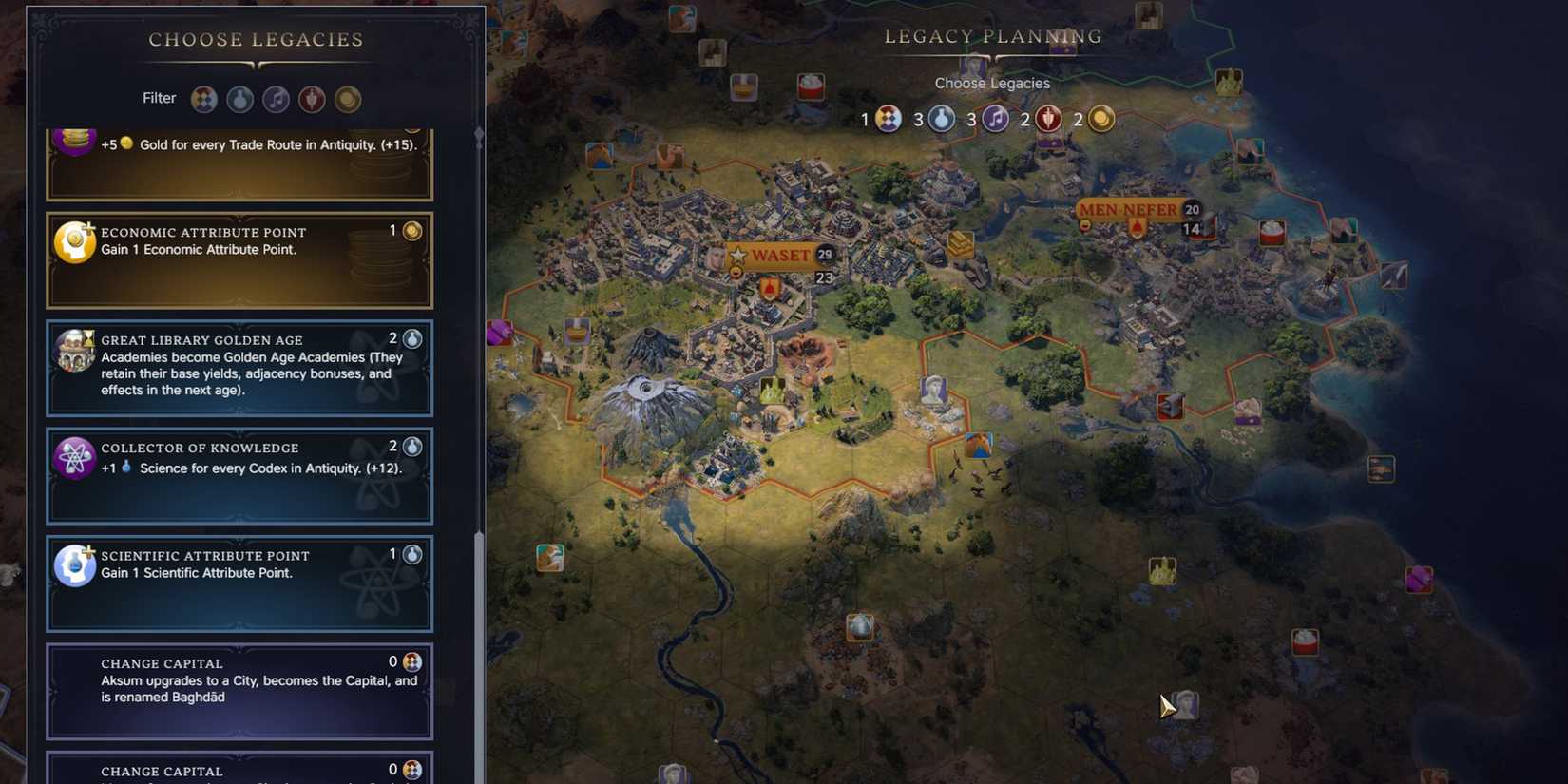The height and width of the screenshot is (784, 1568).
Task: Filter legacies by the Economic gold coin icon
Action: (x=348, y=99)
